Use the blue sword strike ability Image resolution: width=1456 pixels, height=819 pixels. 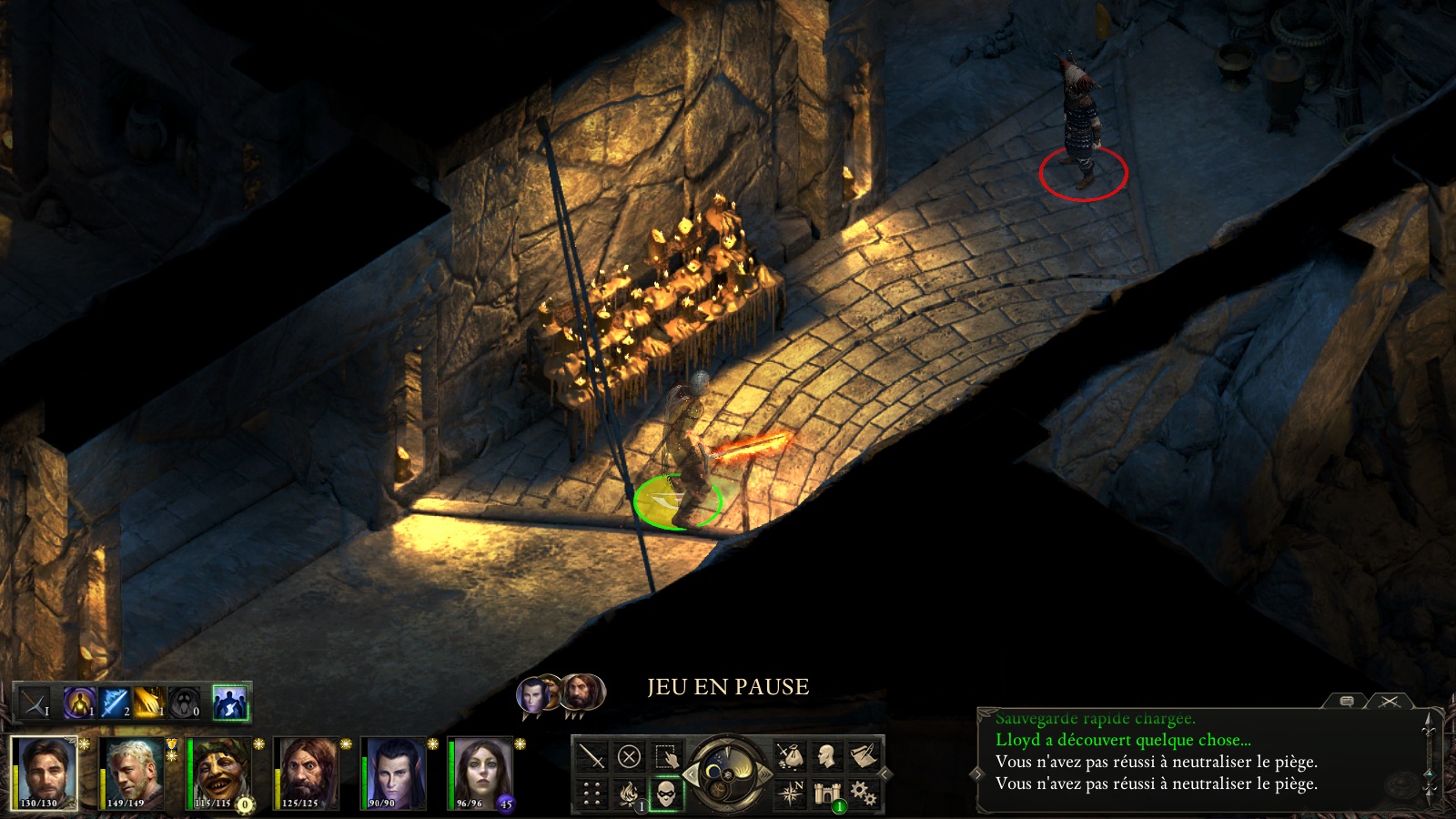[115, 703]
